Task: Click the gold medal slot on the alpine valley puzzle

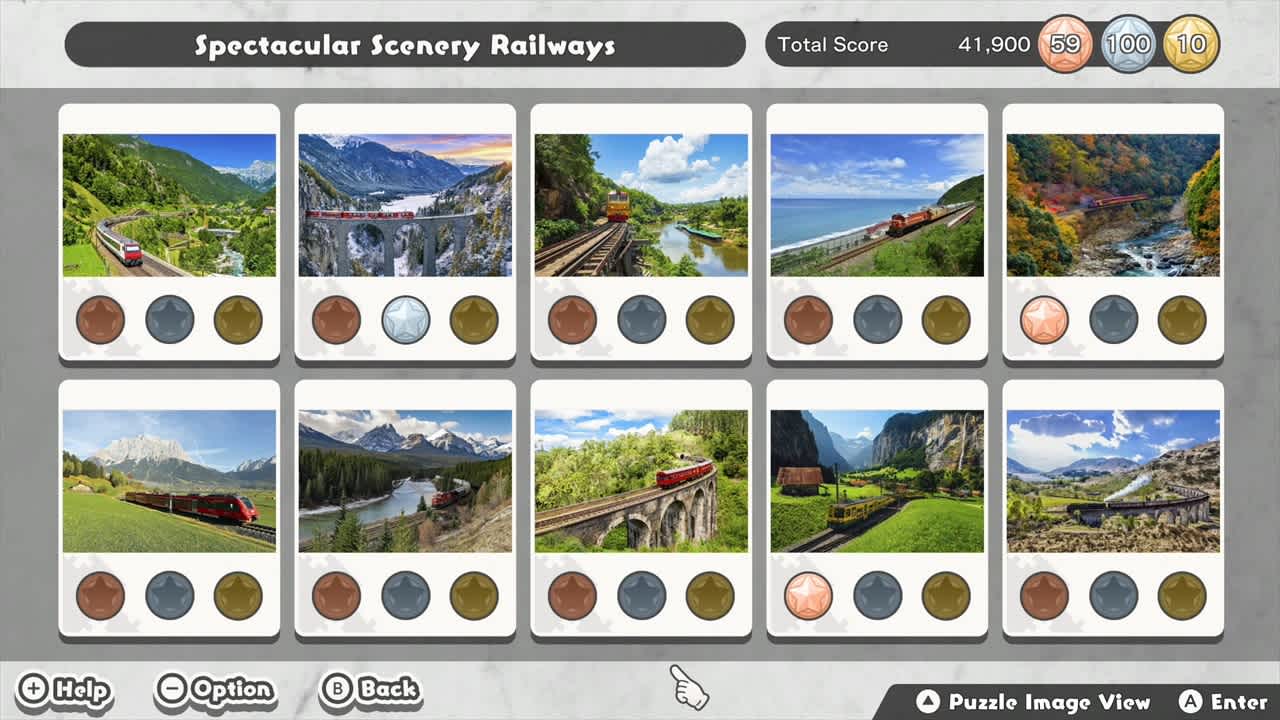Action: pyautogui.click(x=237, y=321)
